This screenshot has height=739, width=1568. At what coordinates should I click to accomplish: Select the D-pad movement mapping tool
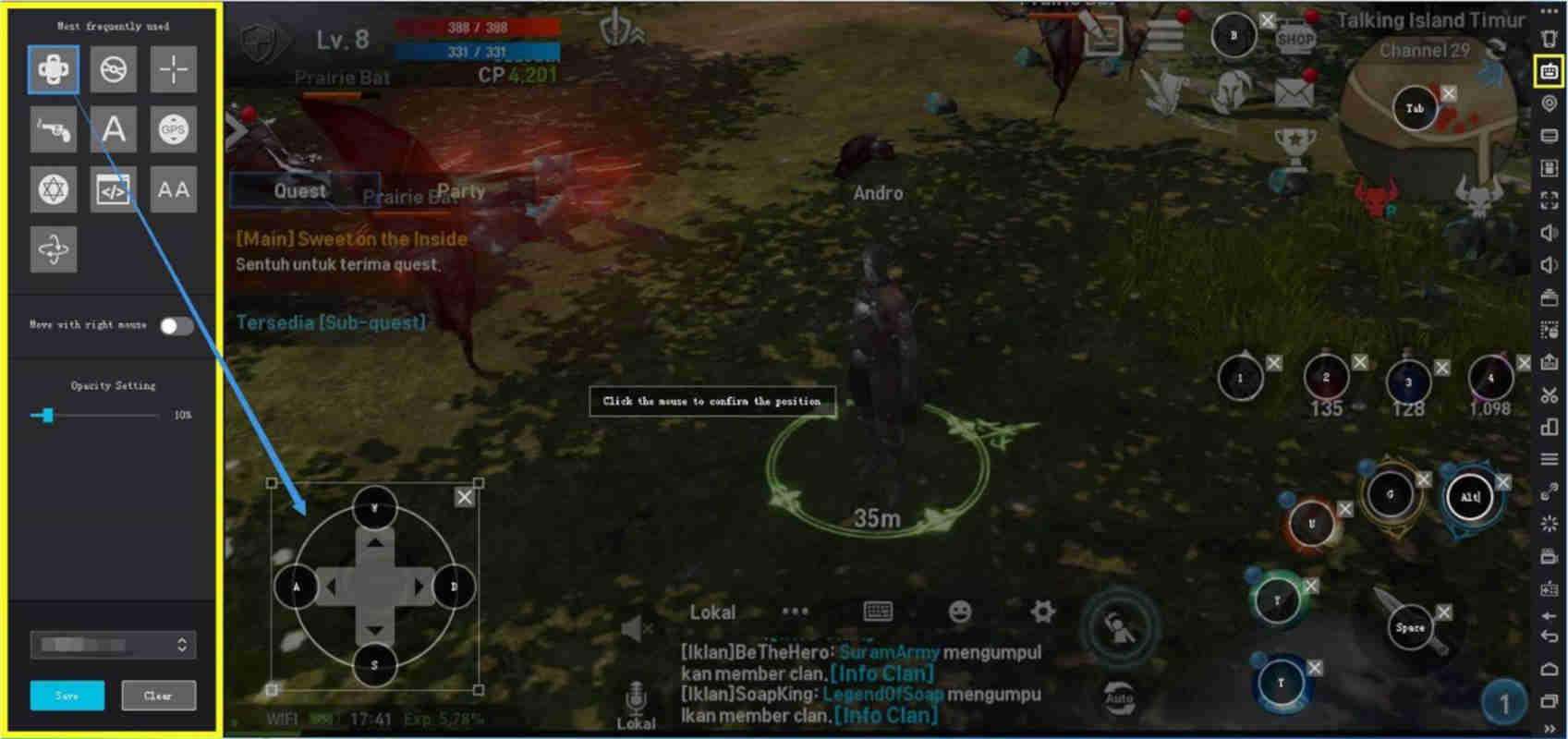click(53, 69)
